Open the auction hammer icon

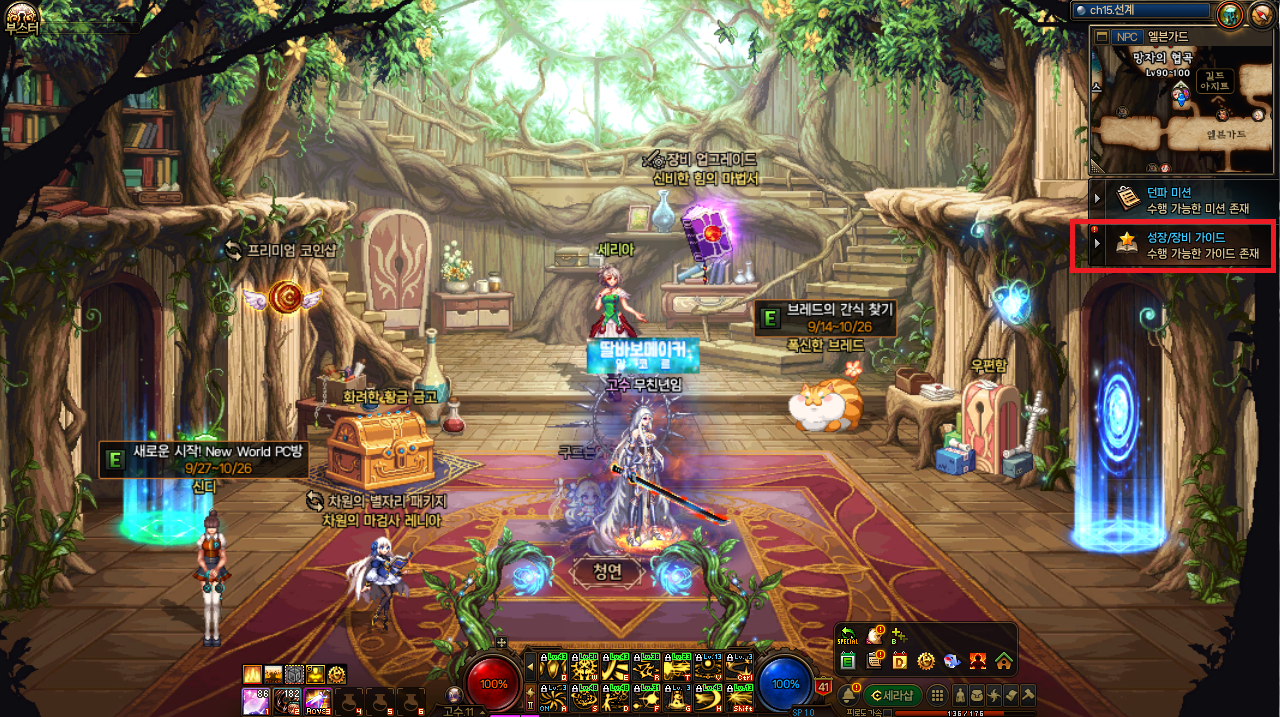(x=1027, y=695)
